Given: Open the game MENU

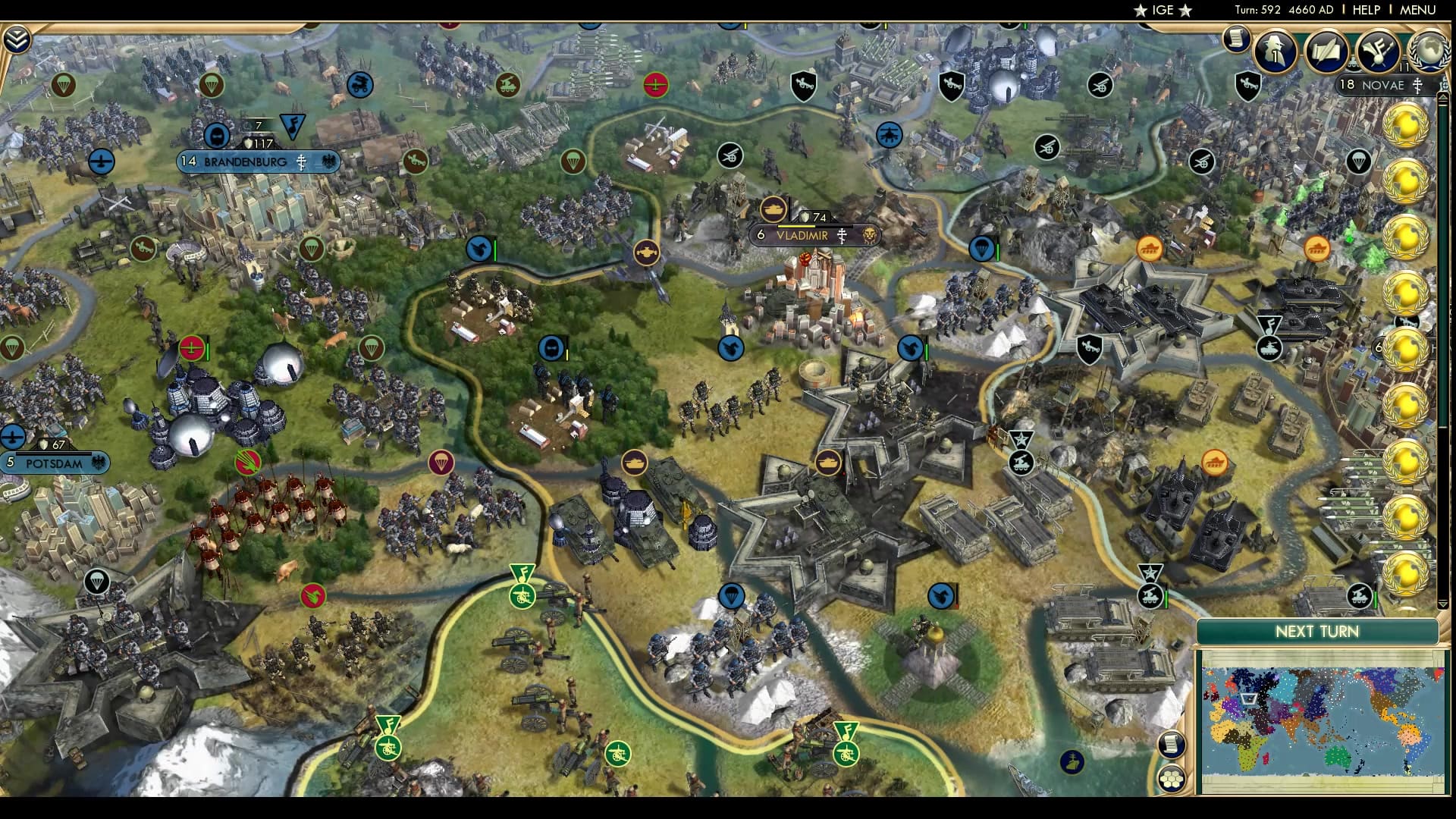Looking at the screenshot, I should click(1417, 10).
